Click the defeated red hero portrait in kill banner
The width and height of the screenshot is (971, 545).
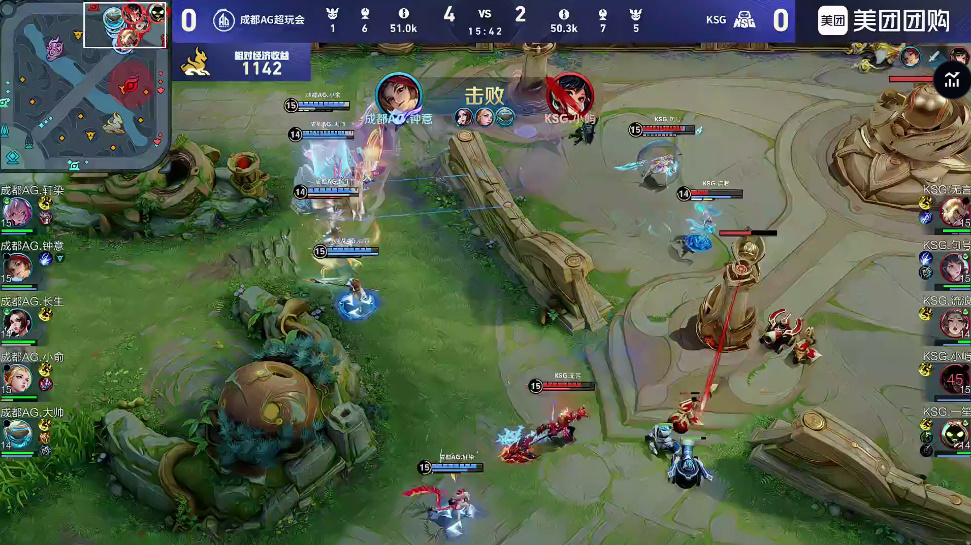(x=569, y=95)
